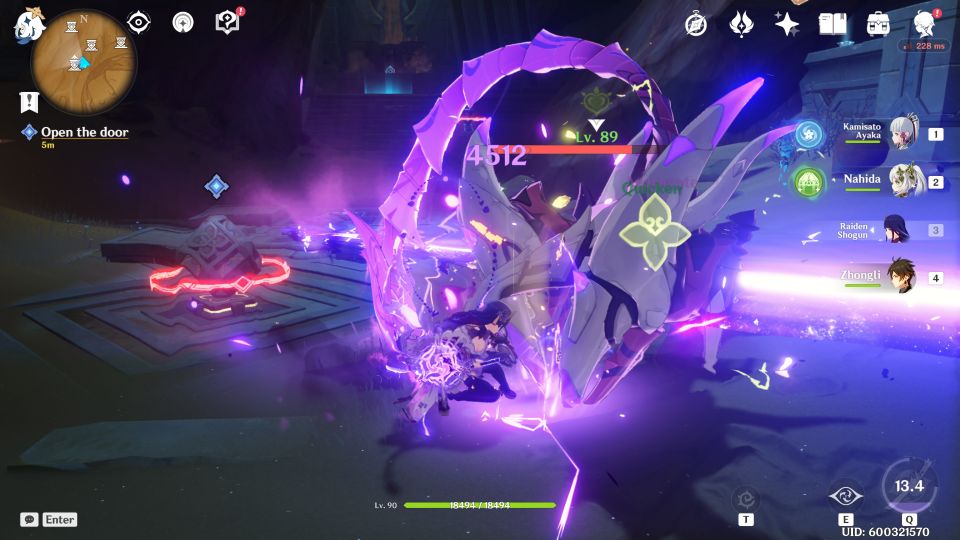Select the "Open the door" quest tracker
The width and height of the screenshot is (960, 540).
click(84, 132)
